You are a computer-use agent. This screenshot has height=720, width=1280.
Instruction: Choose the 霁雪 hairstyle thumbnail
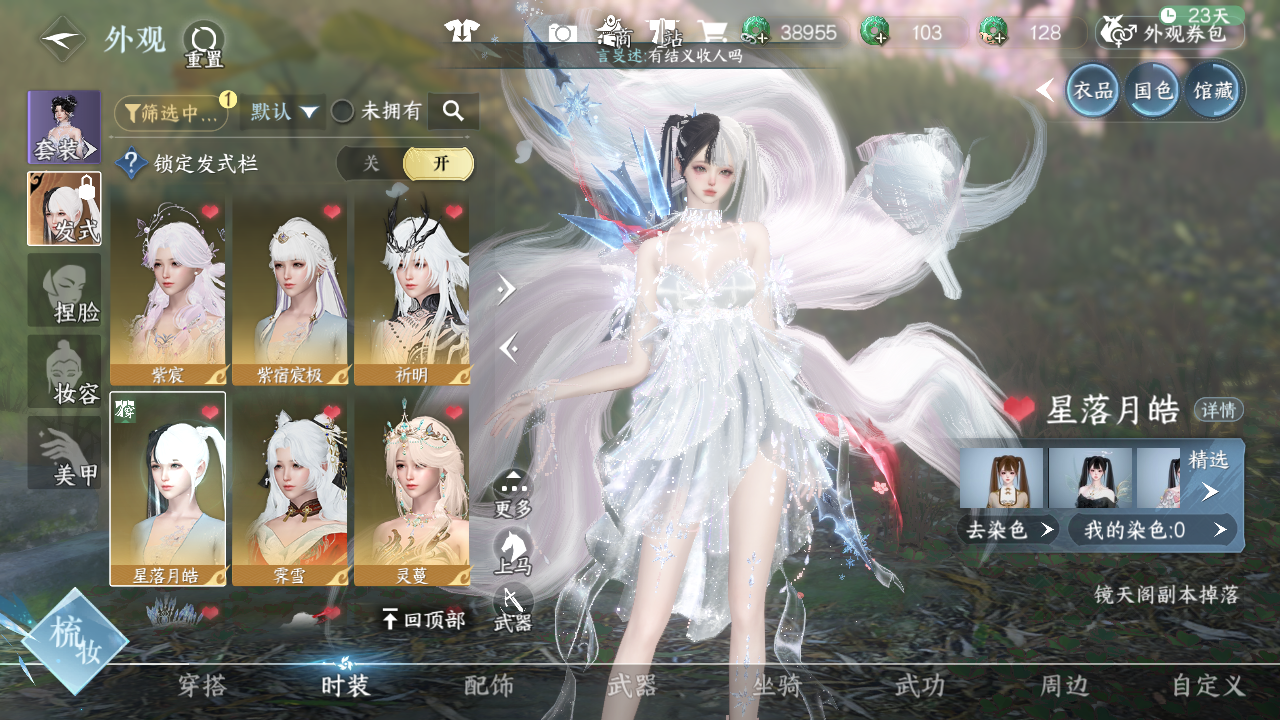(289, 488)
